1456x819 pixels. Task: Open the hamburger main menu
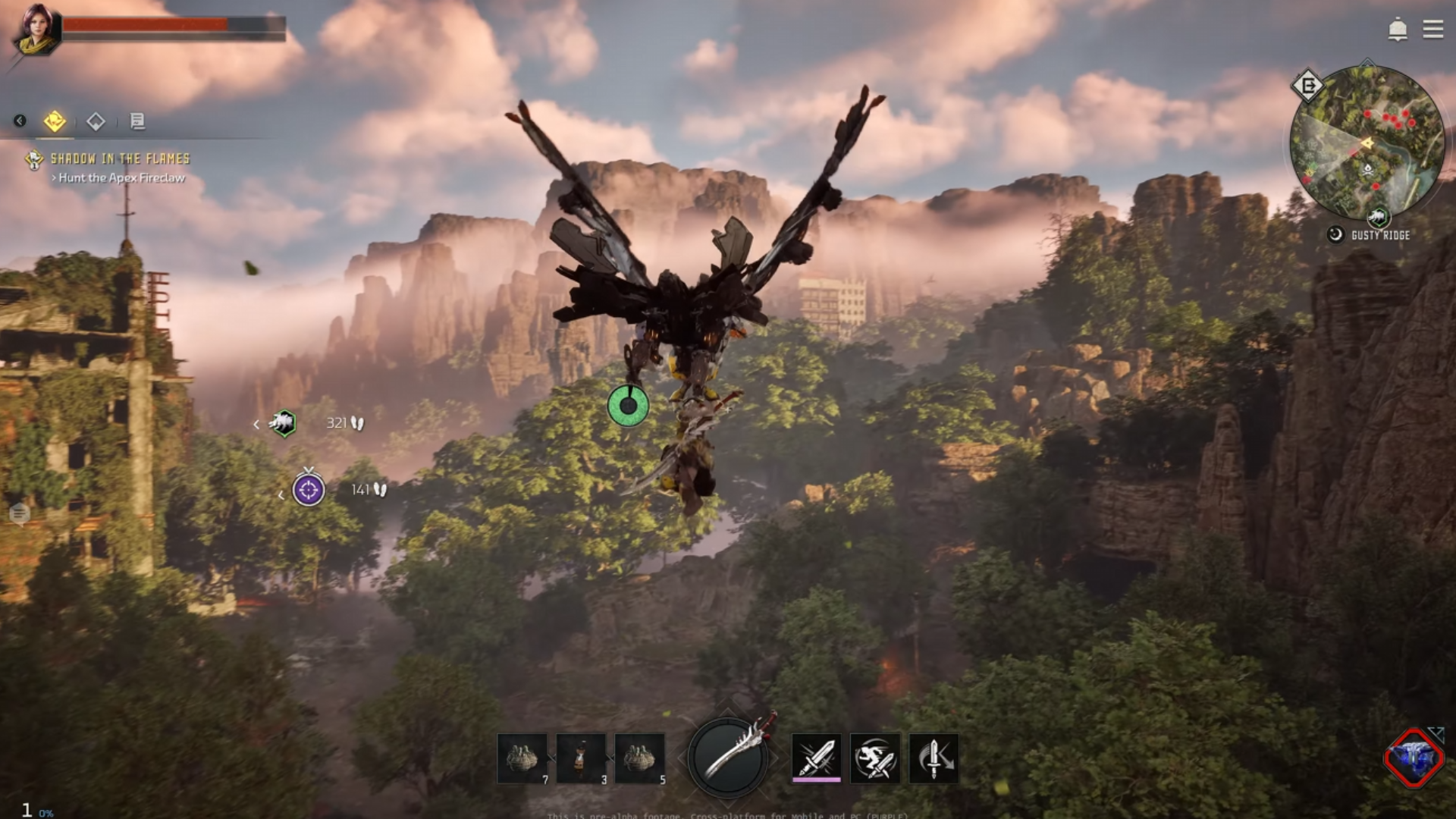(1432, 30)
